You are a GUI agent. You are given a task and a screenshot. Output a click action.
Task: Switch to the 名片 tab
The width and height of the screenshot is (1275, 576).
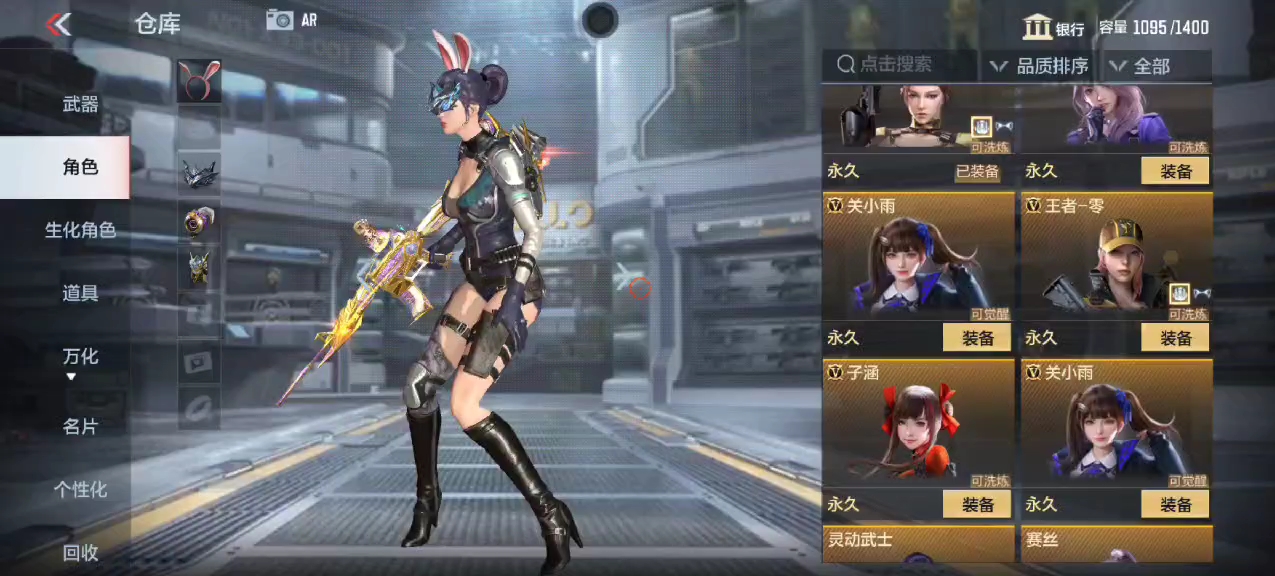point(80,426)
